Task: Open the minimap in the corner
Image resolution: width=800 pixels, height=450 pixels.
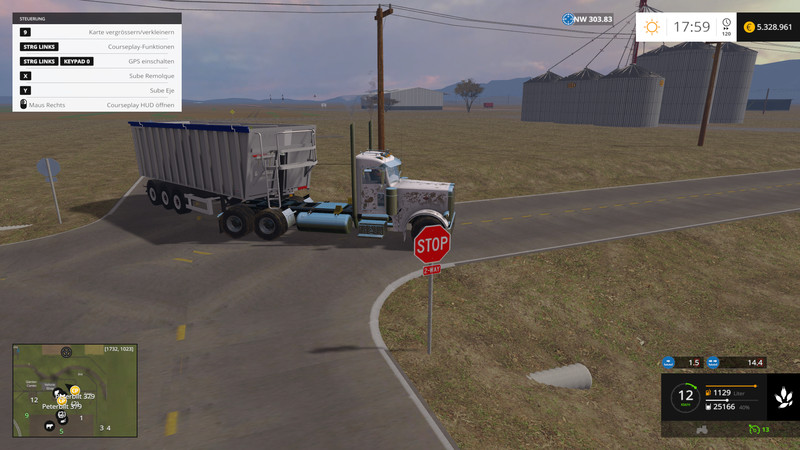Action: click(x=73, y=390)
